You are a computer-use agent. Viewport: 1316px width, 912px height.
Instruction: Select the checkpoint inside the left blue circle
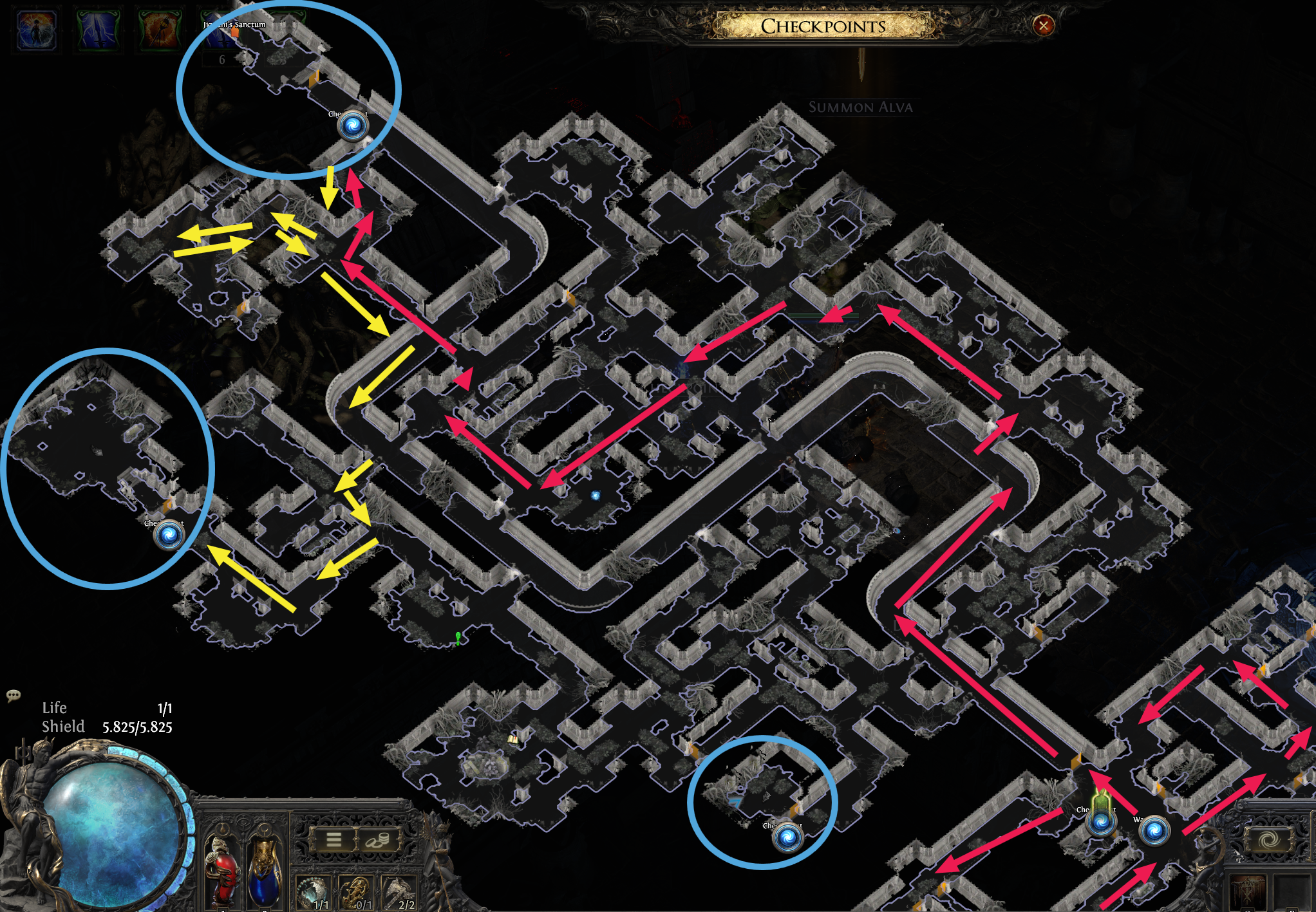click(169, 535)
